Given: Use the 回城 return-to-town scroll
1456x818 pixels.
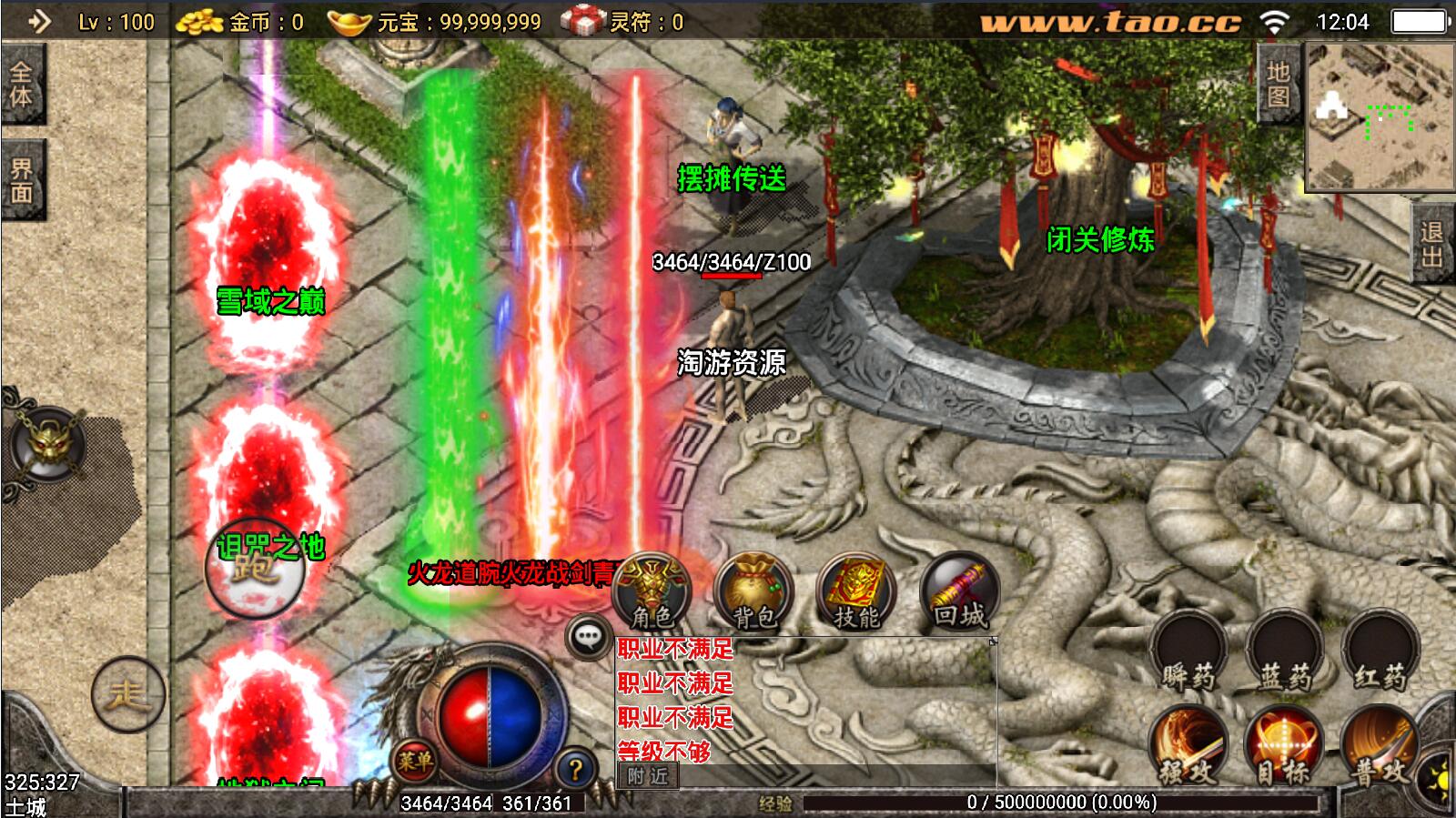Looking at the screenshot, I should [x=959, y=591].
